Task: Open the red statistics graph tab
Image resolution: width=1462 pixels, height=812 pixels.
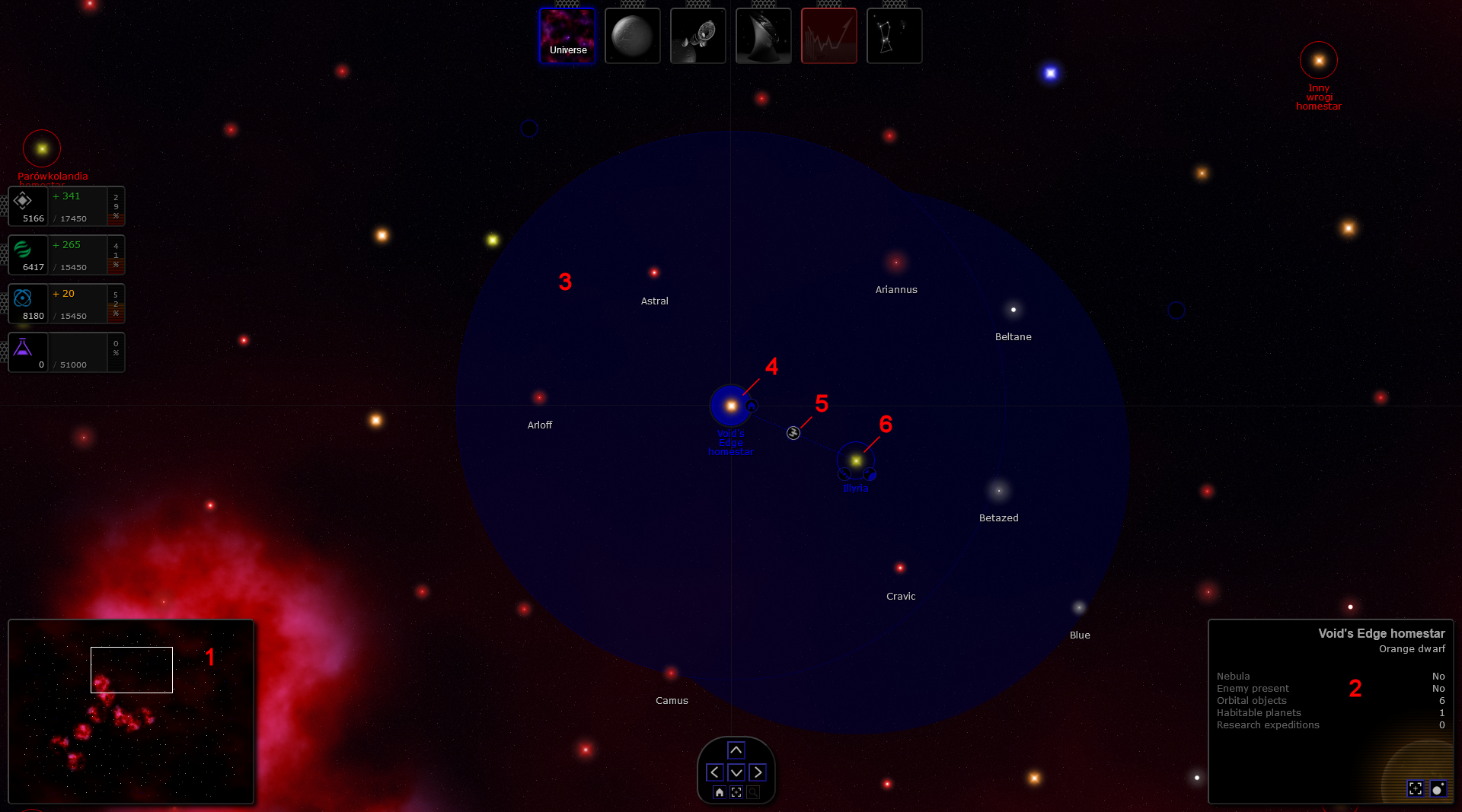Action: point(828,36)
